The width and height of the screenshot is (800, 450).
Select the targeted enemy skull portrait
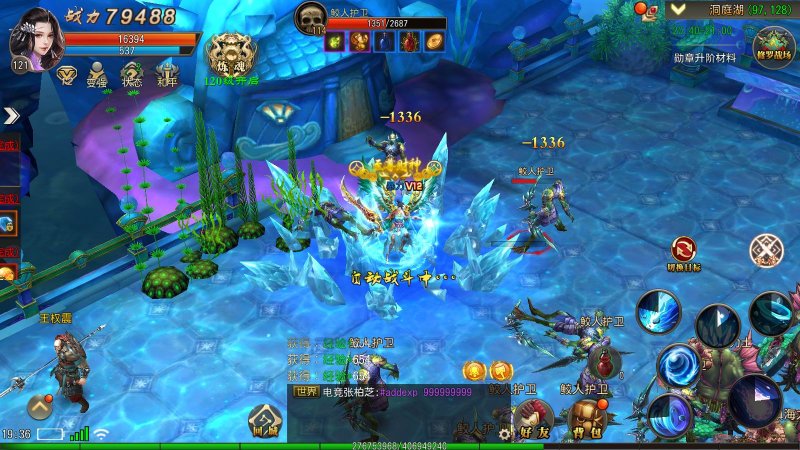coord(311,17)
